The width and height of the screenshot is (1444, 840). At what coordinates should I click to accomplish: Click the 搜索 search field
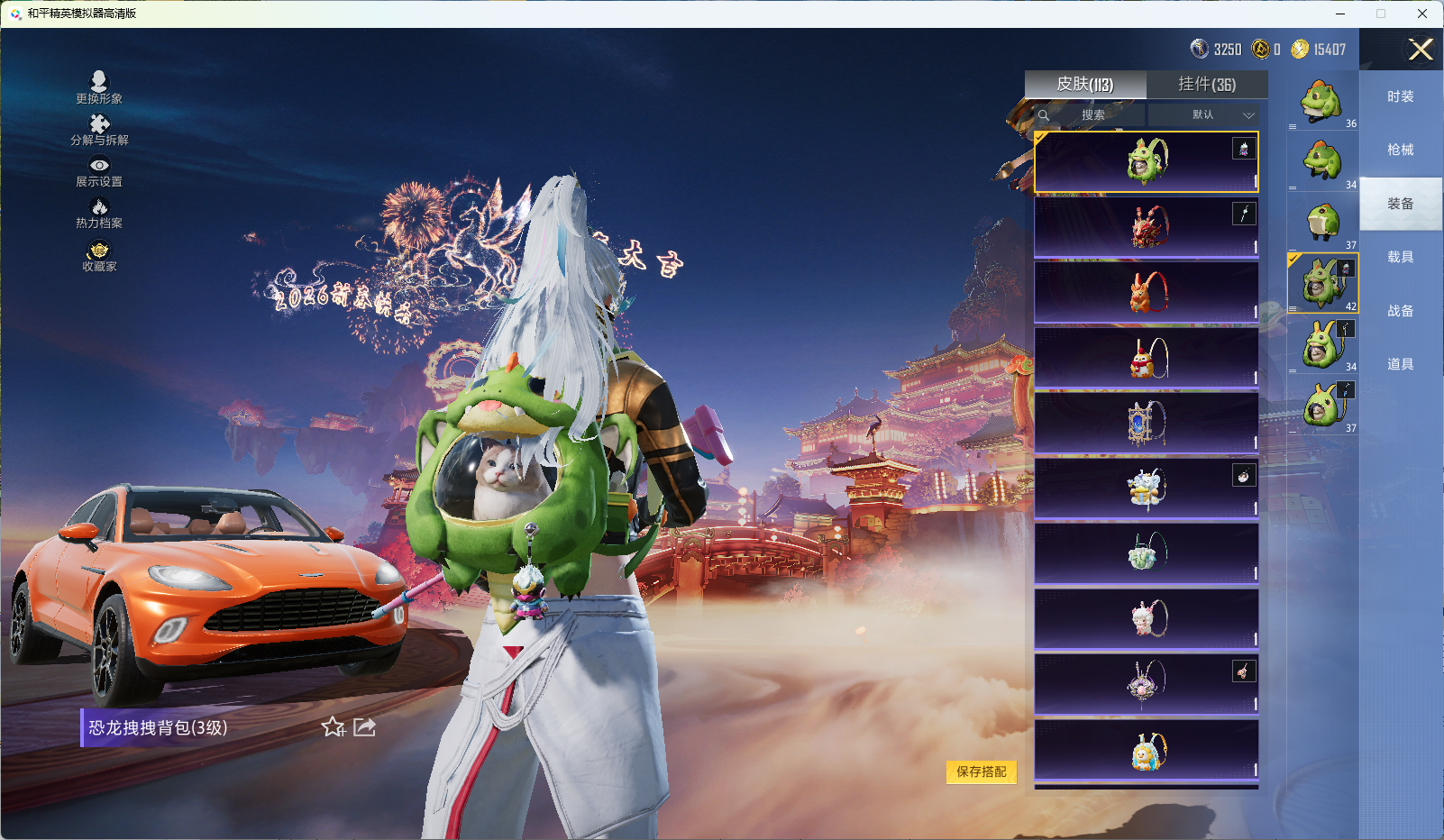pyautogui.click(x=1092, y=115)
